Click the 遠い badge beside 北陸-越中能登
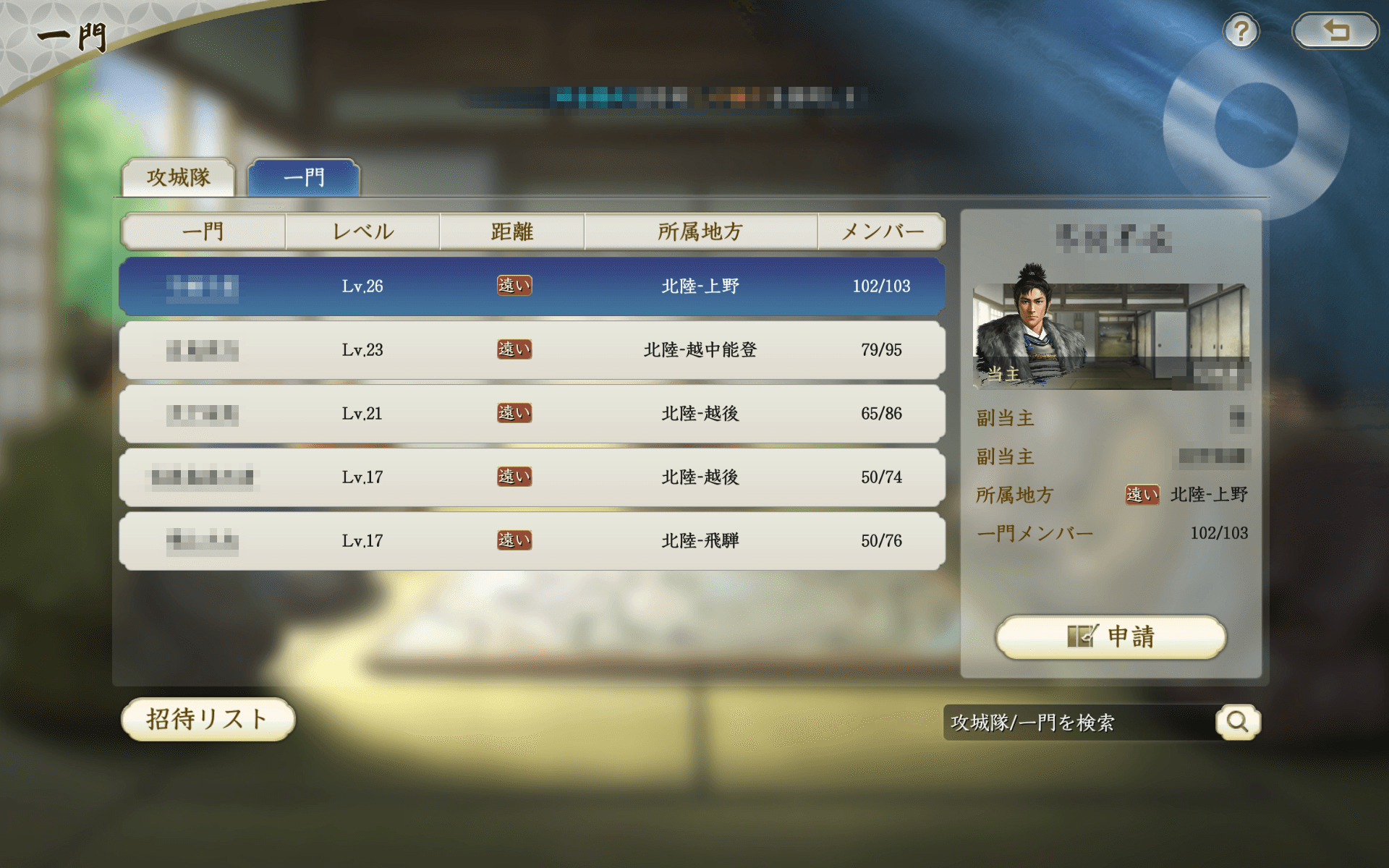Viewport: 1389px width, 868px height. point(514,349)
